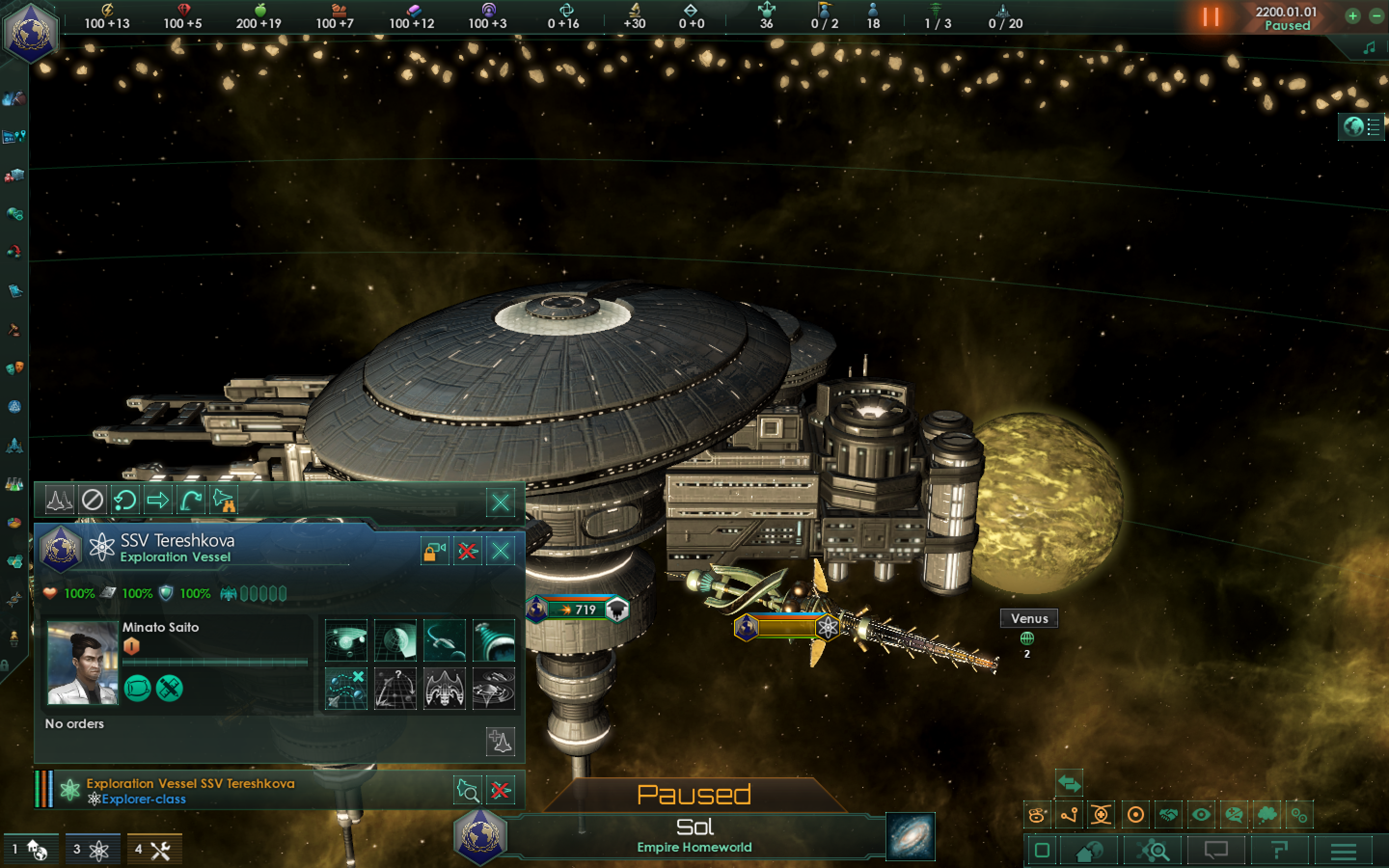Increase game speed with the plus control
Screen dimensions: 1389x868
(1352, 16)
